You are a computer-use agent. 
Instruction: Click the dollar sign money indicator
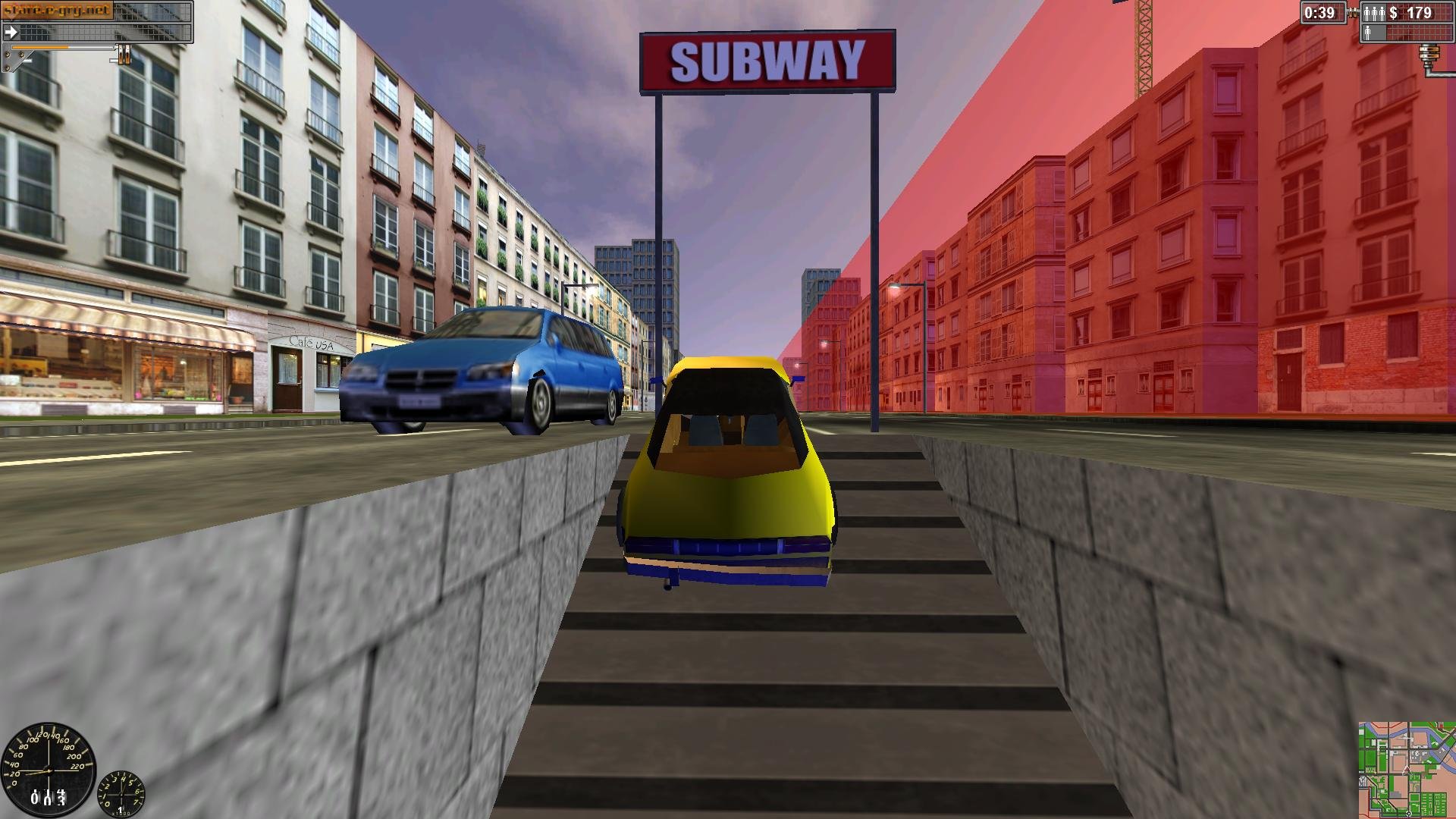point(1394,11)
